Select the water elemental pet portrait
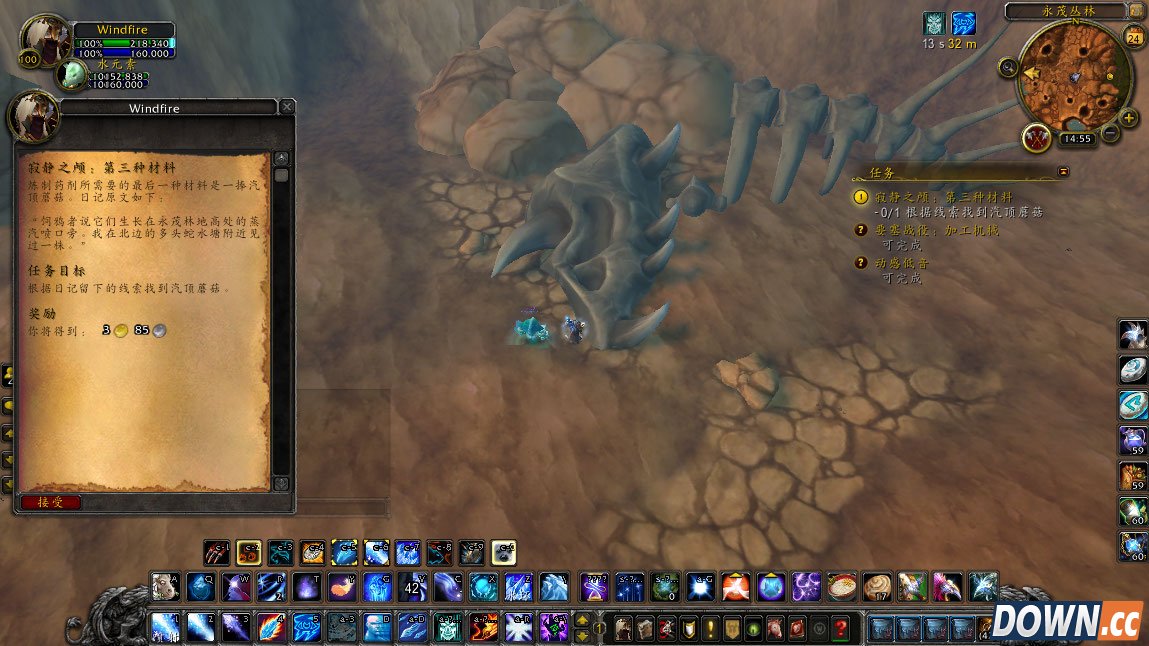This screenshot has width=1149, height=646. point(72,74)
